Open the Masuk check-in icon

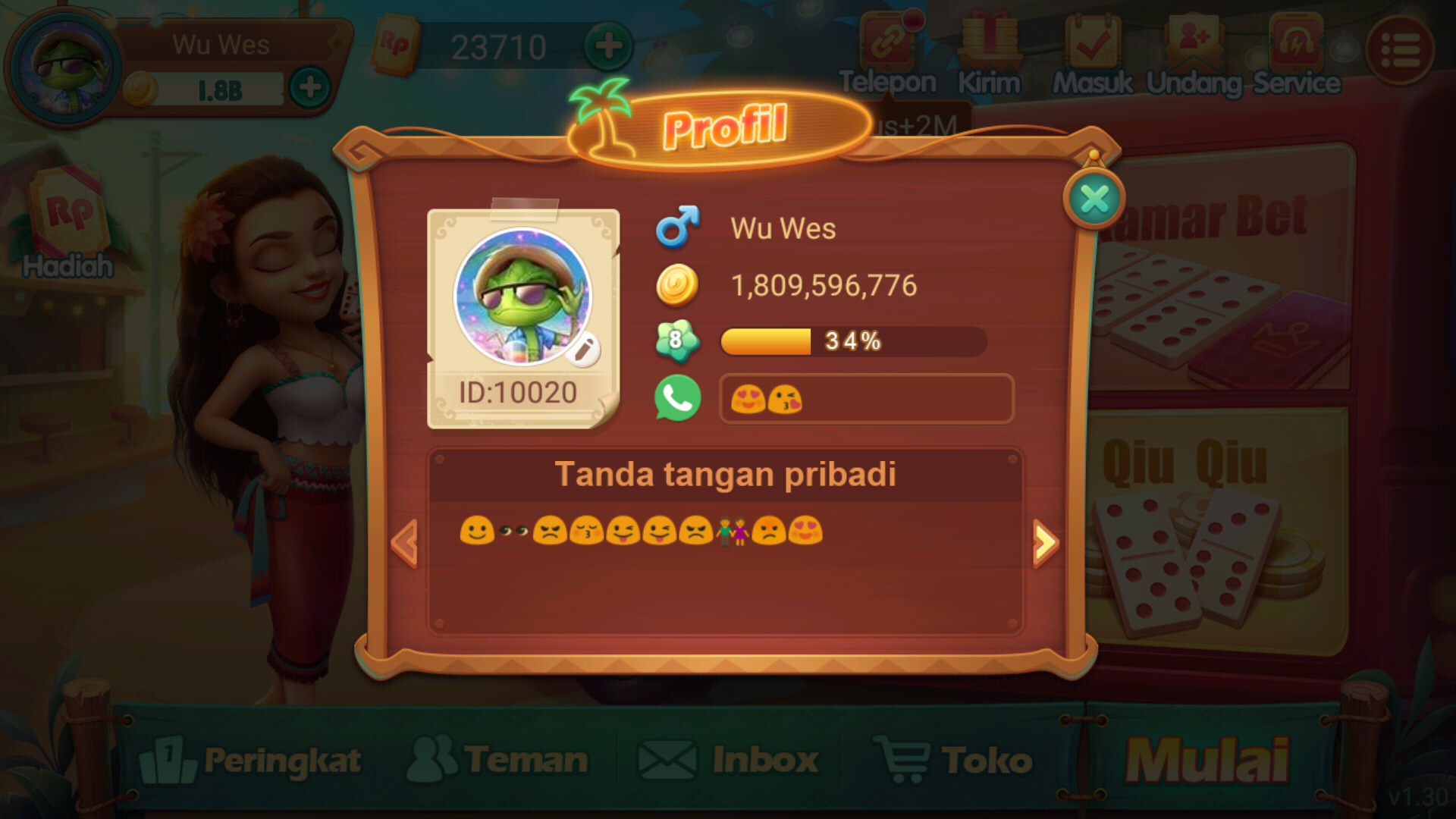[1092, 55]
